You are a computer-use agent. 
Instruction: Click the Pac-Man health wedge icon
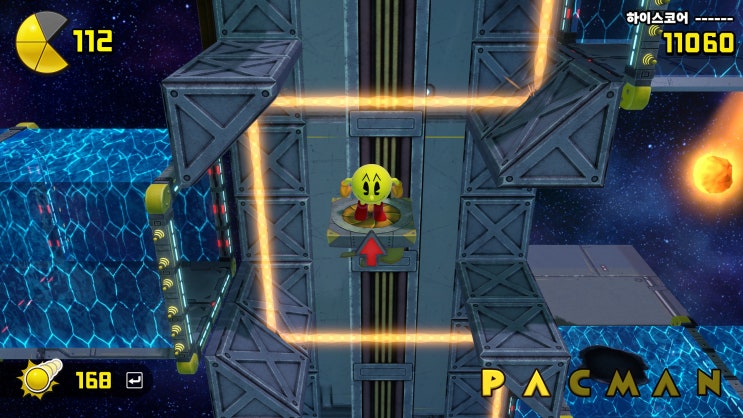(41, 41)
